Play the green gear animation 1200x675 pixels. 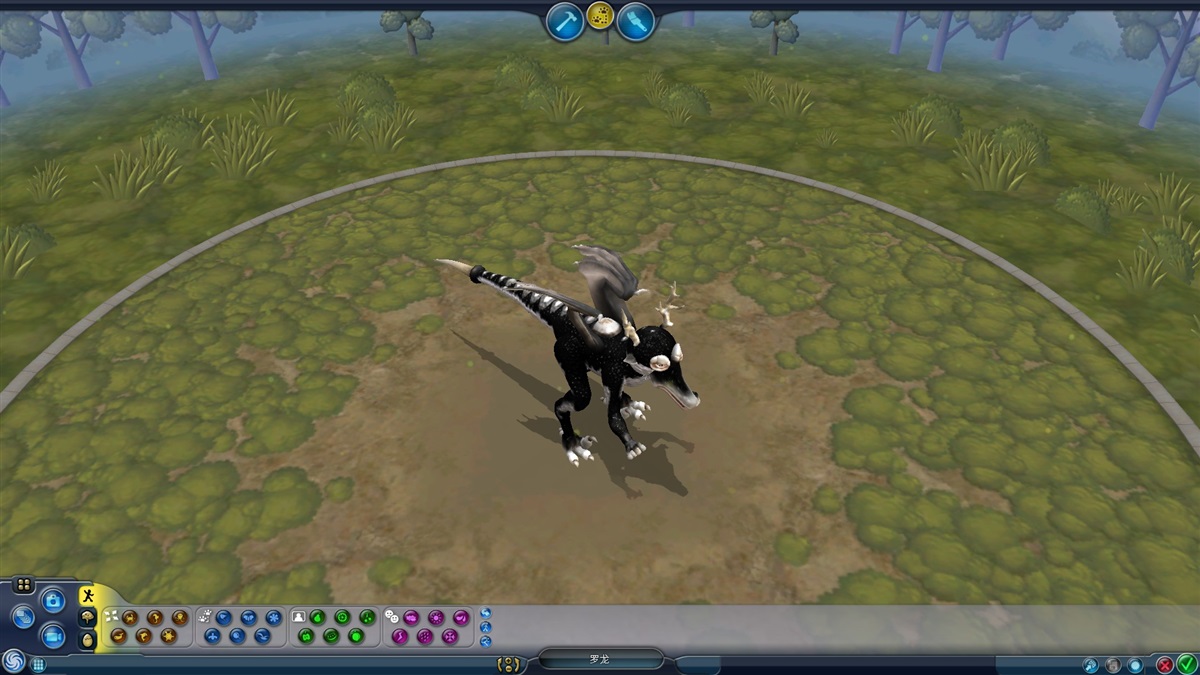[342, 617]
